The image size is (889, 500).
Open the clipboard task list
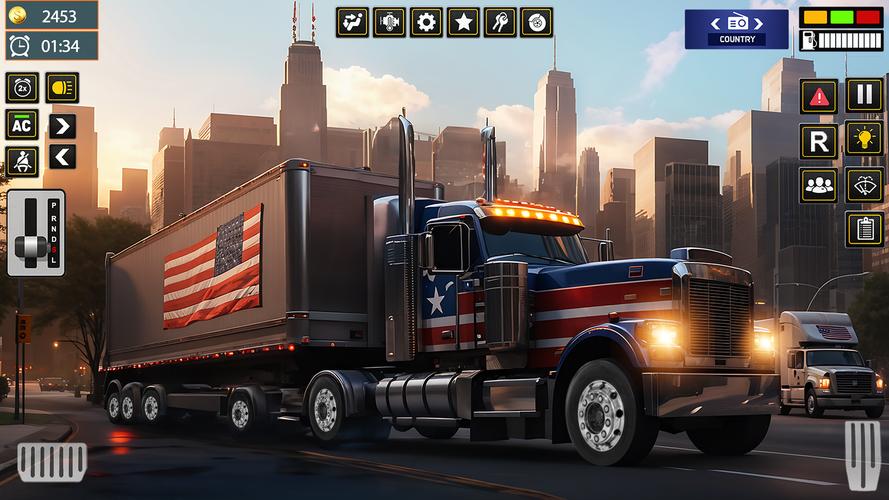tap(864, 229)
